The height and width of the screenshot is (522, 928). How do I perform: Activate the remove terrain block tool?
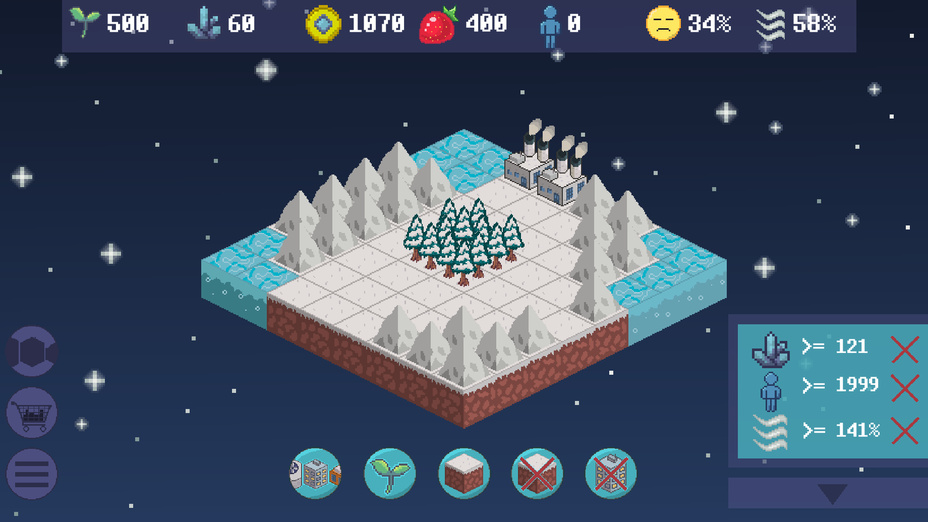click(537, 473)
